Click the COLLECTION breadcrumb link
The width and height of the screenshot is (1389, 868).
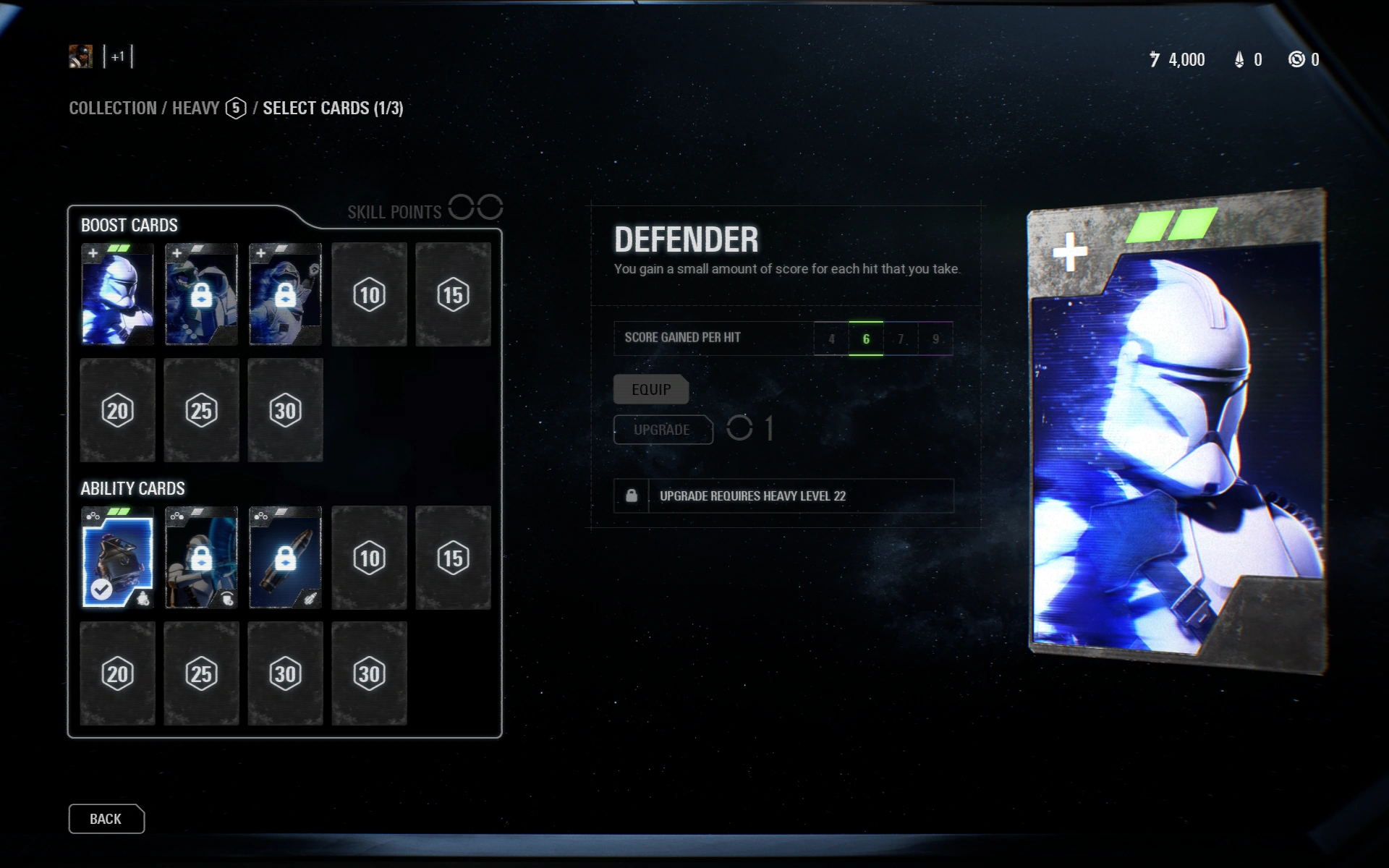pyautogui.click(x=112, y=109)
